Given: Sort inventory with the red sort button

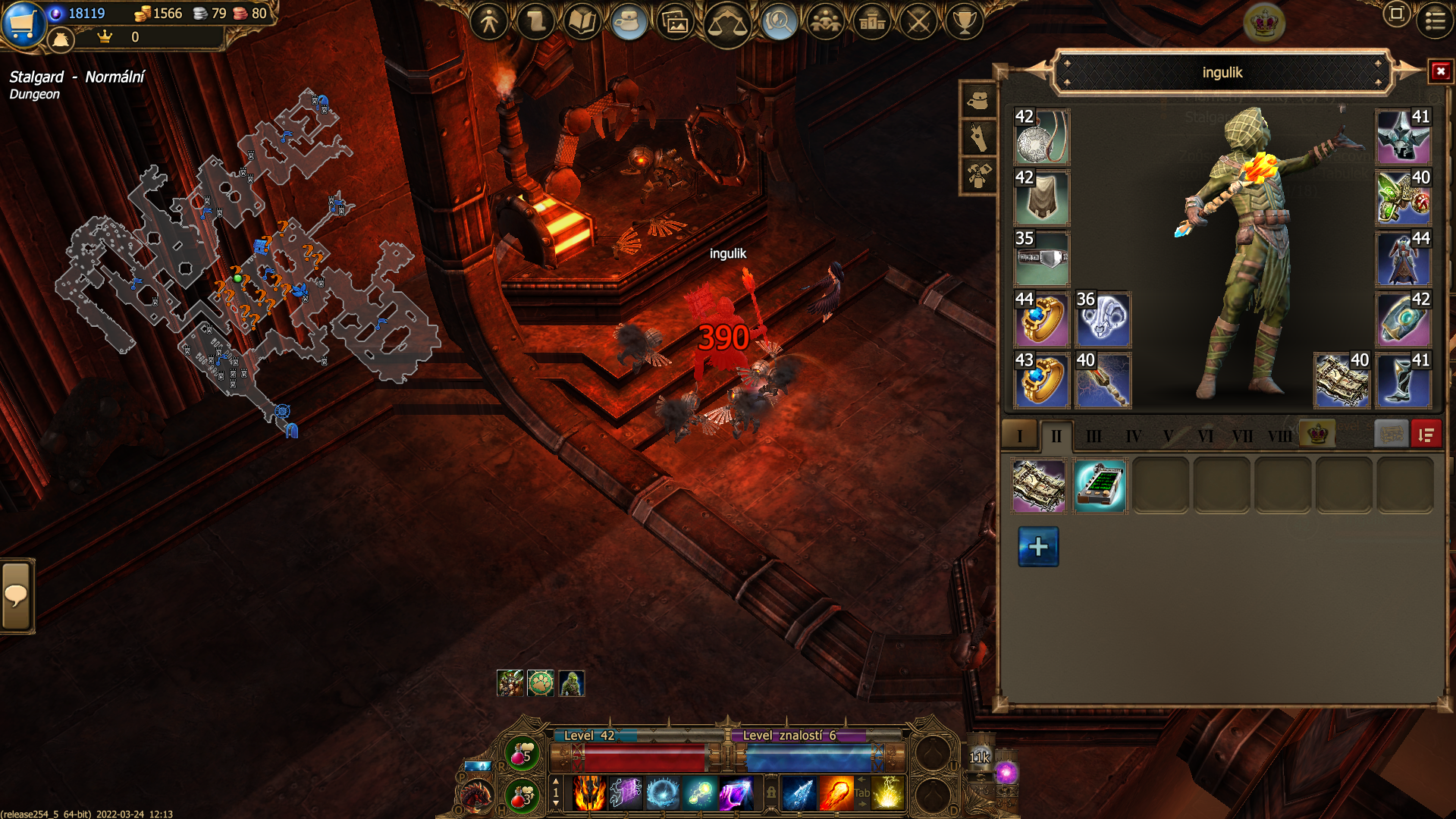Looking at the screenshot, I should click(1426, 435).
